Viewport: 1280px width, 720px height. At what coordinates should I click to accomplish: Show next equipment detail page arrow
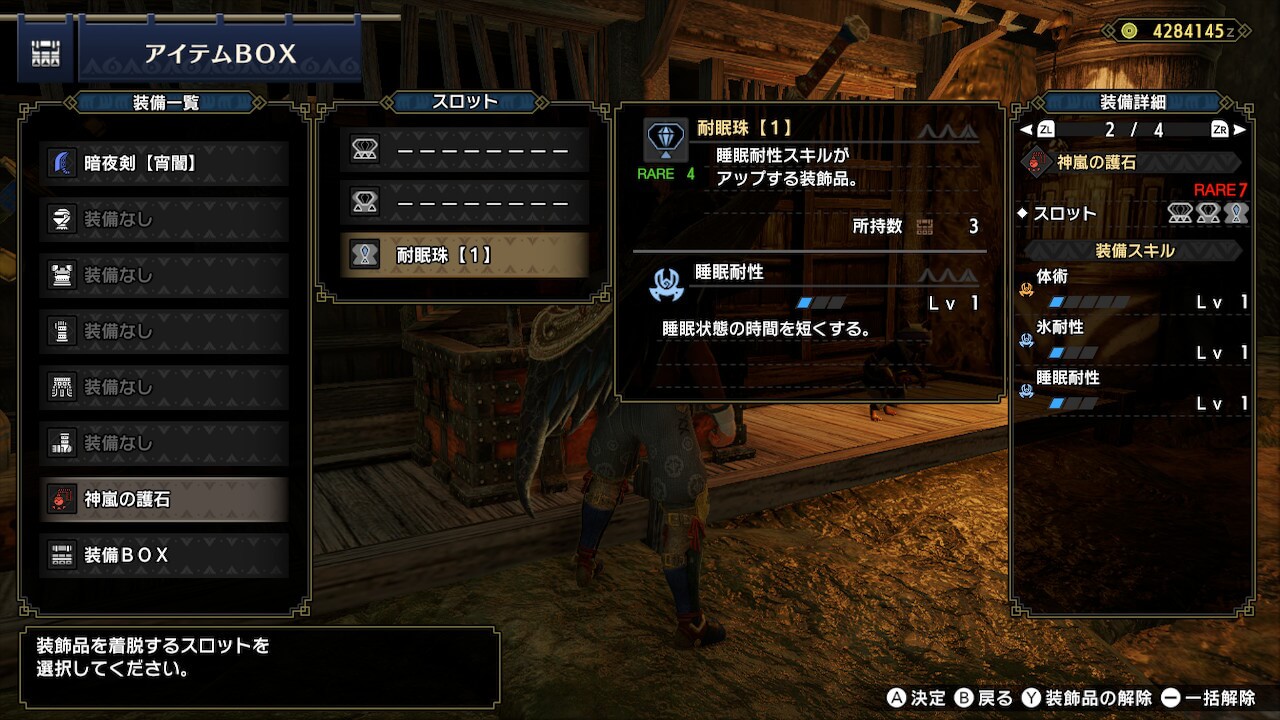pyautogui.click(x=1240, y=130)
